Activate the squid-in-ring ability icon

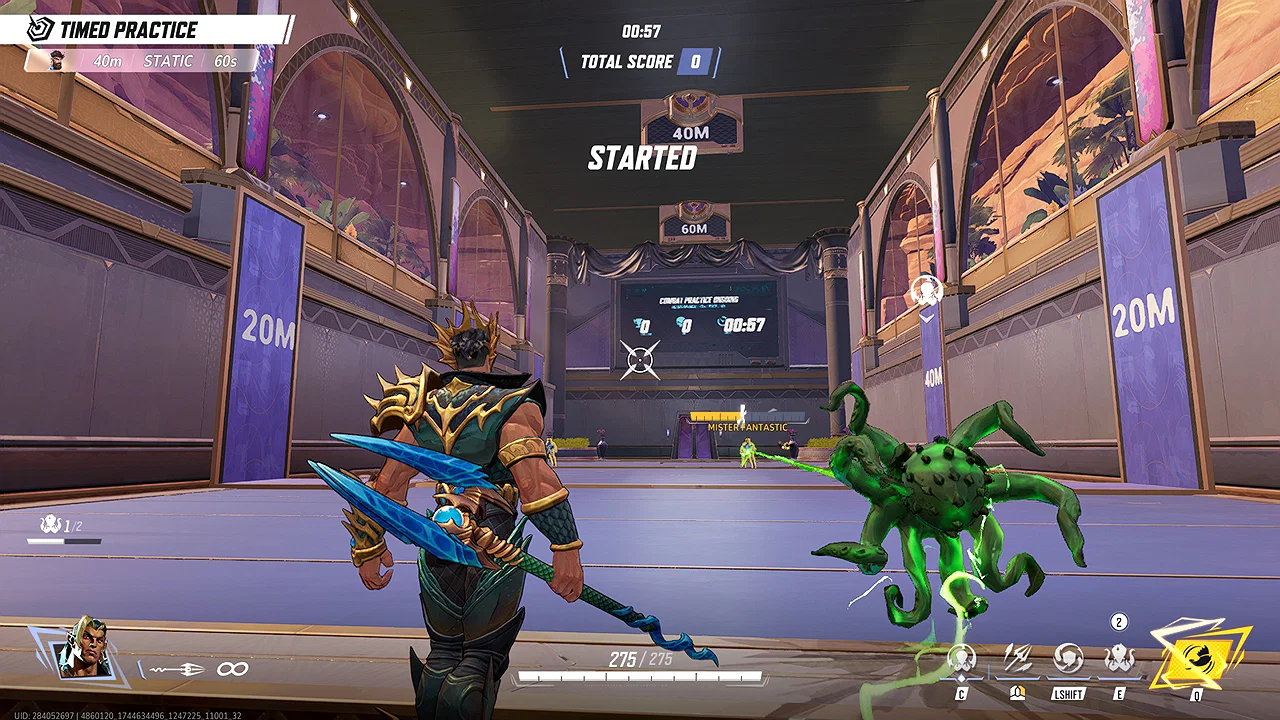tap(962, 659)
